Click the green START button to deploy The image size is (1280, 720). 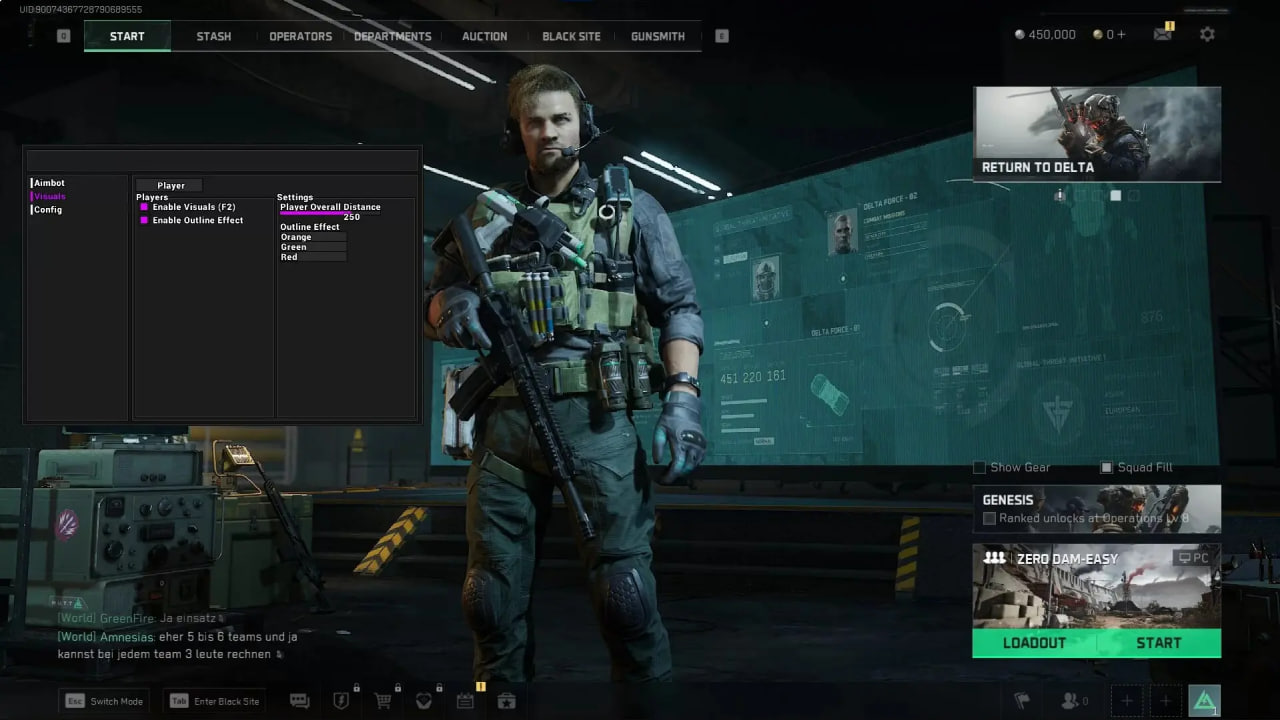pyautogui.click(x=1158, y=643)
